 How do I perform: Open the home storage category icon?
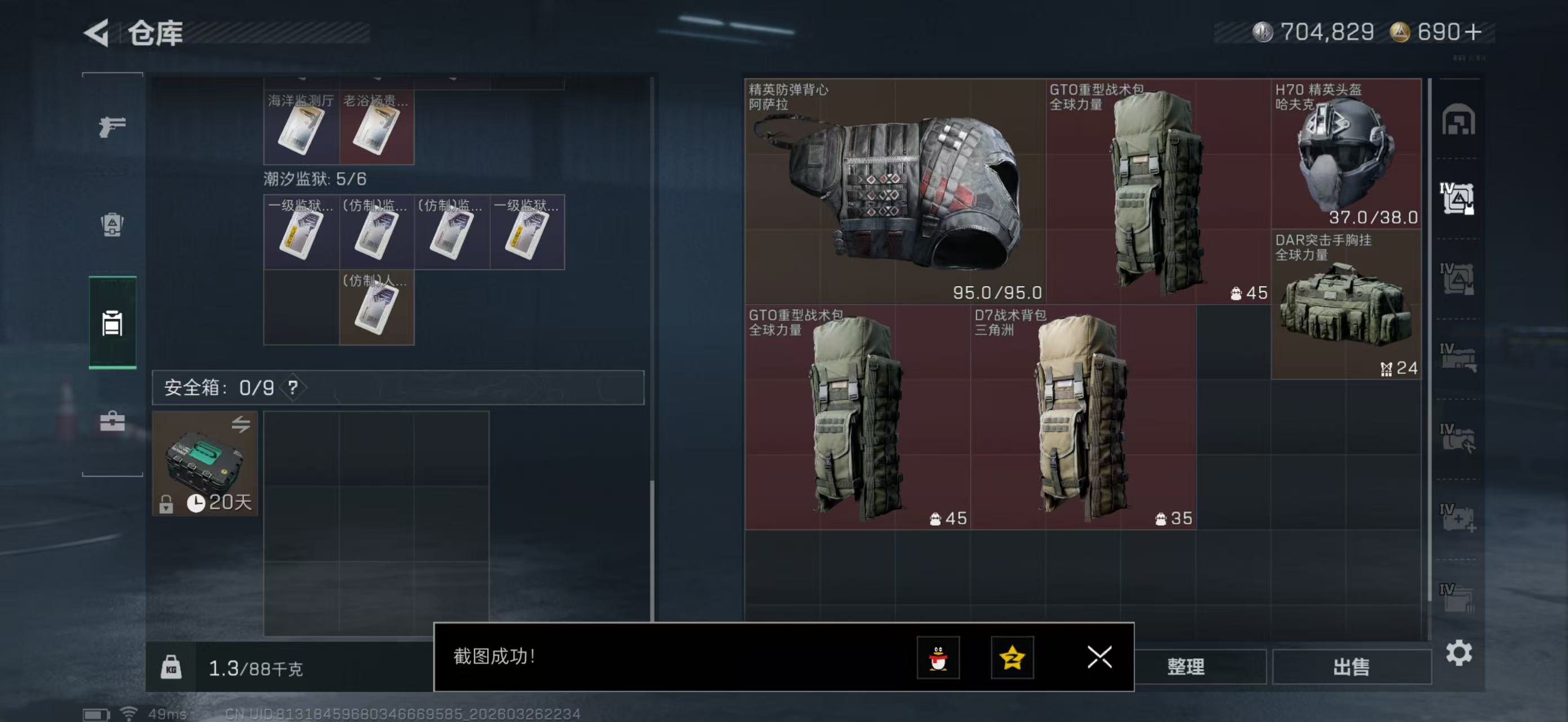tap(1457, 120)
